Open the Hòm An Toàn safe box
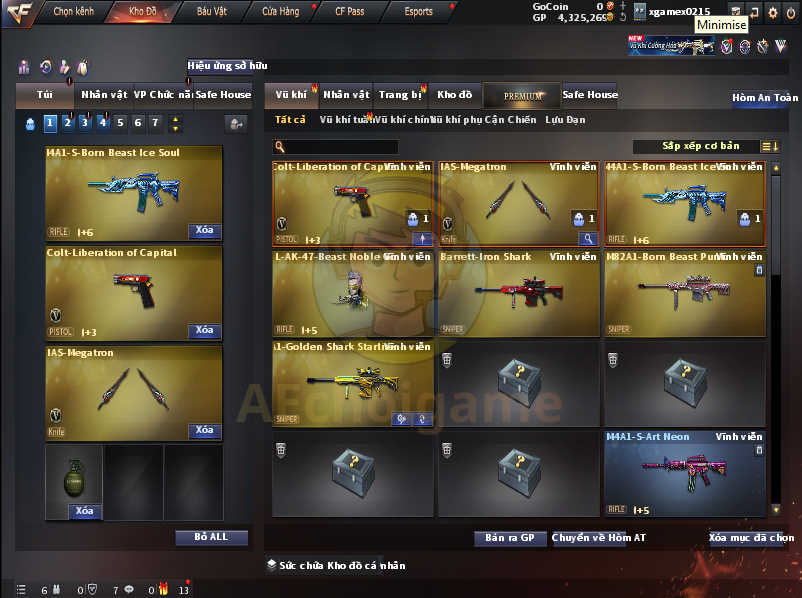The height and width of the screenshot is (598, 802). pyautogui.click(x=765, y=98)
